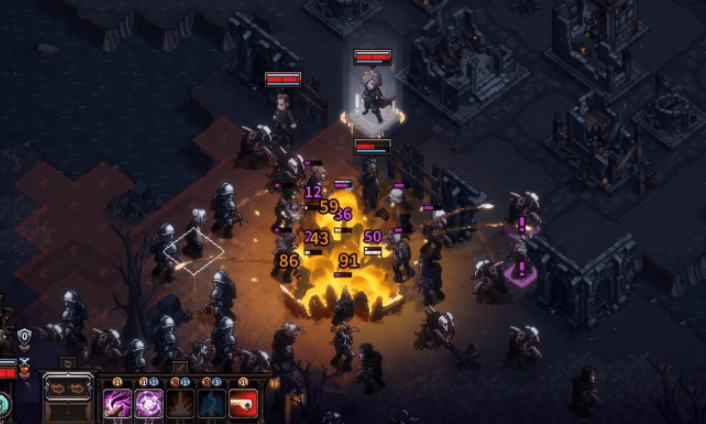Select the gloves weapon set slot
Screen dimensions: 706x424
[x=68, y=387]
